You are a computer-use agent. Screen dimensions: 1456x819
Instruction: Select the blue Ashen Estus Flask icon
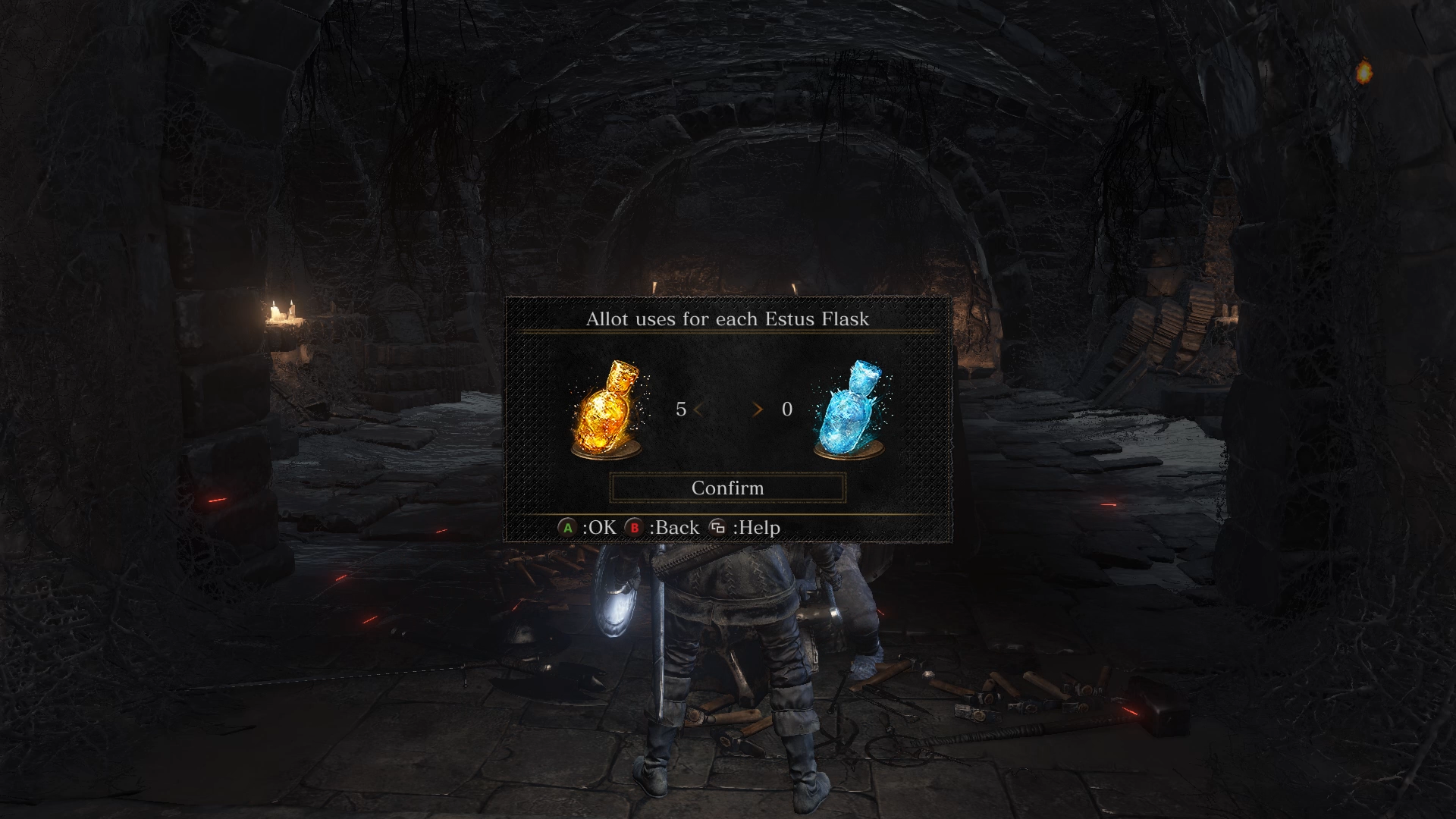tap(850, 410)
